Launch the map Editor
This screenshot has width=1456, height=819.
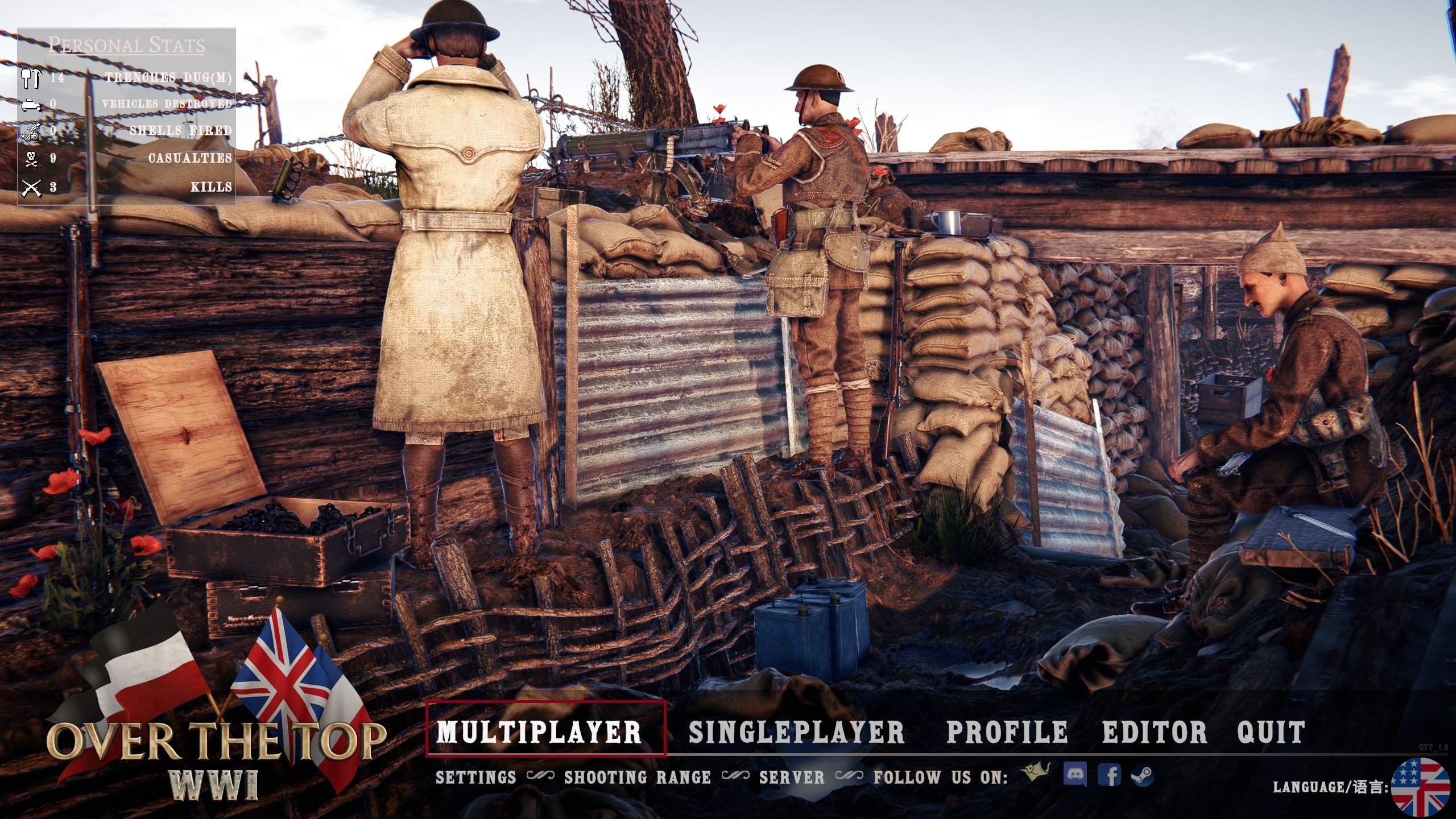(x=1155, y=732)
